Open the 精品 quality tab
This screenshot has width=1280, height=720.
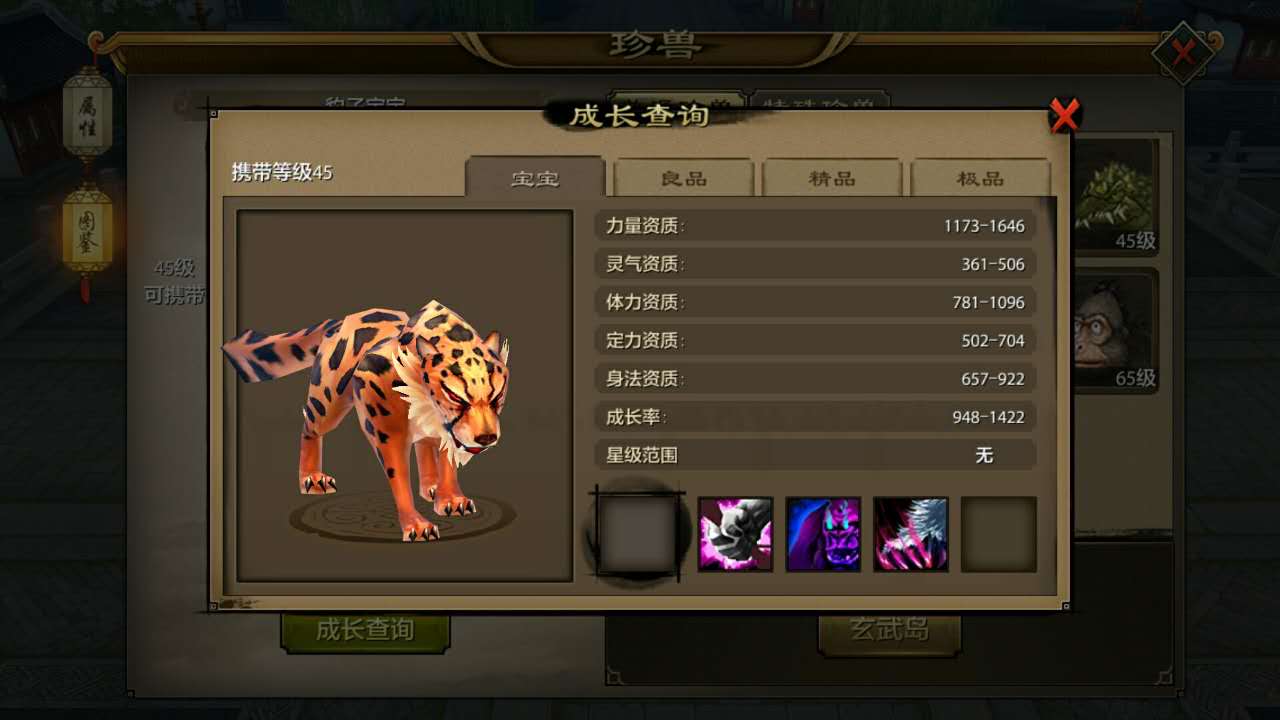pyautogui.click(x=832, y=178)
